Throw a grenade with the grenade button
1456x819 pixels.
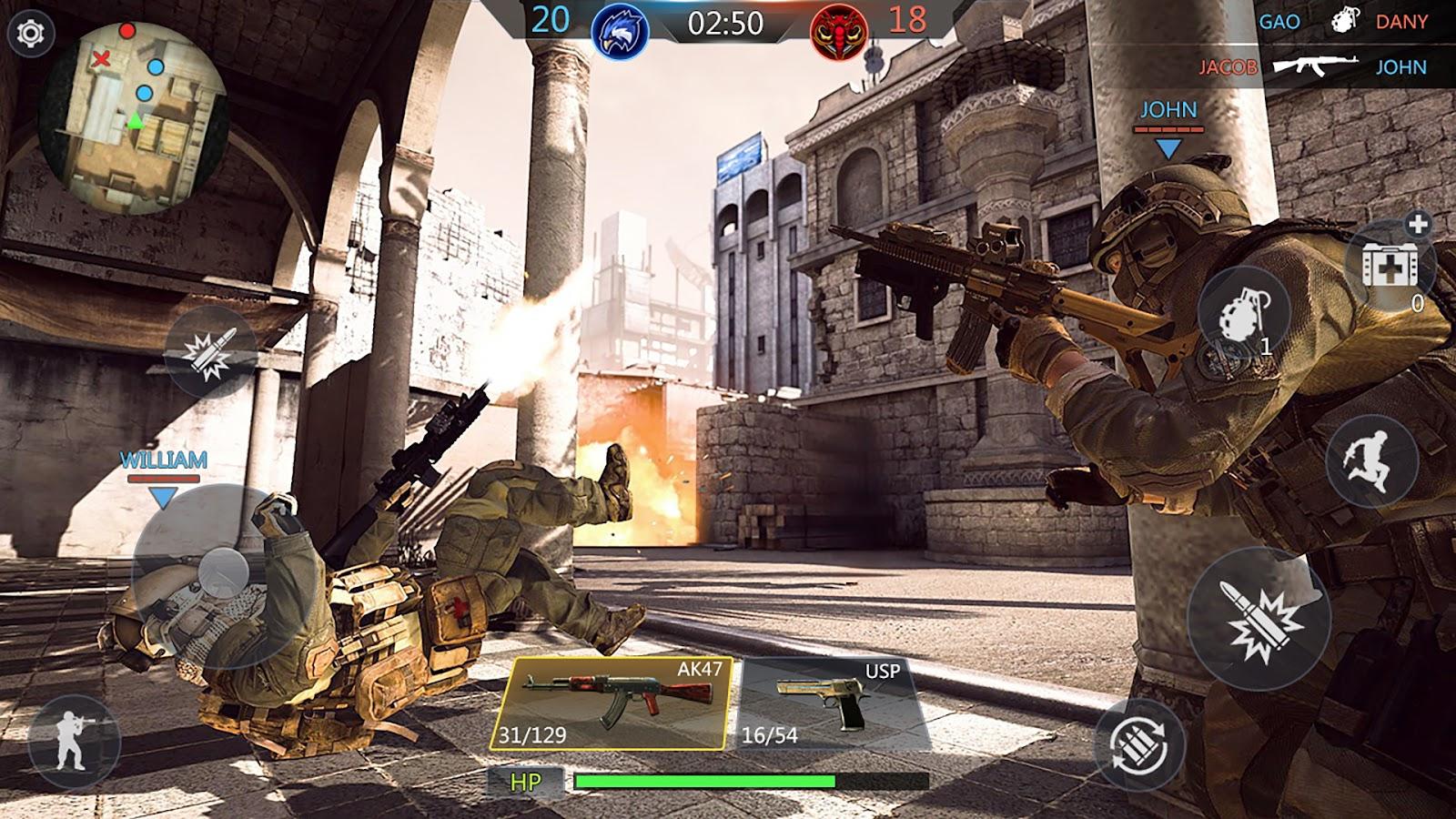[1244, 316]
